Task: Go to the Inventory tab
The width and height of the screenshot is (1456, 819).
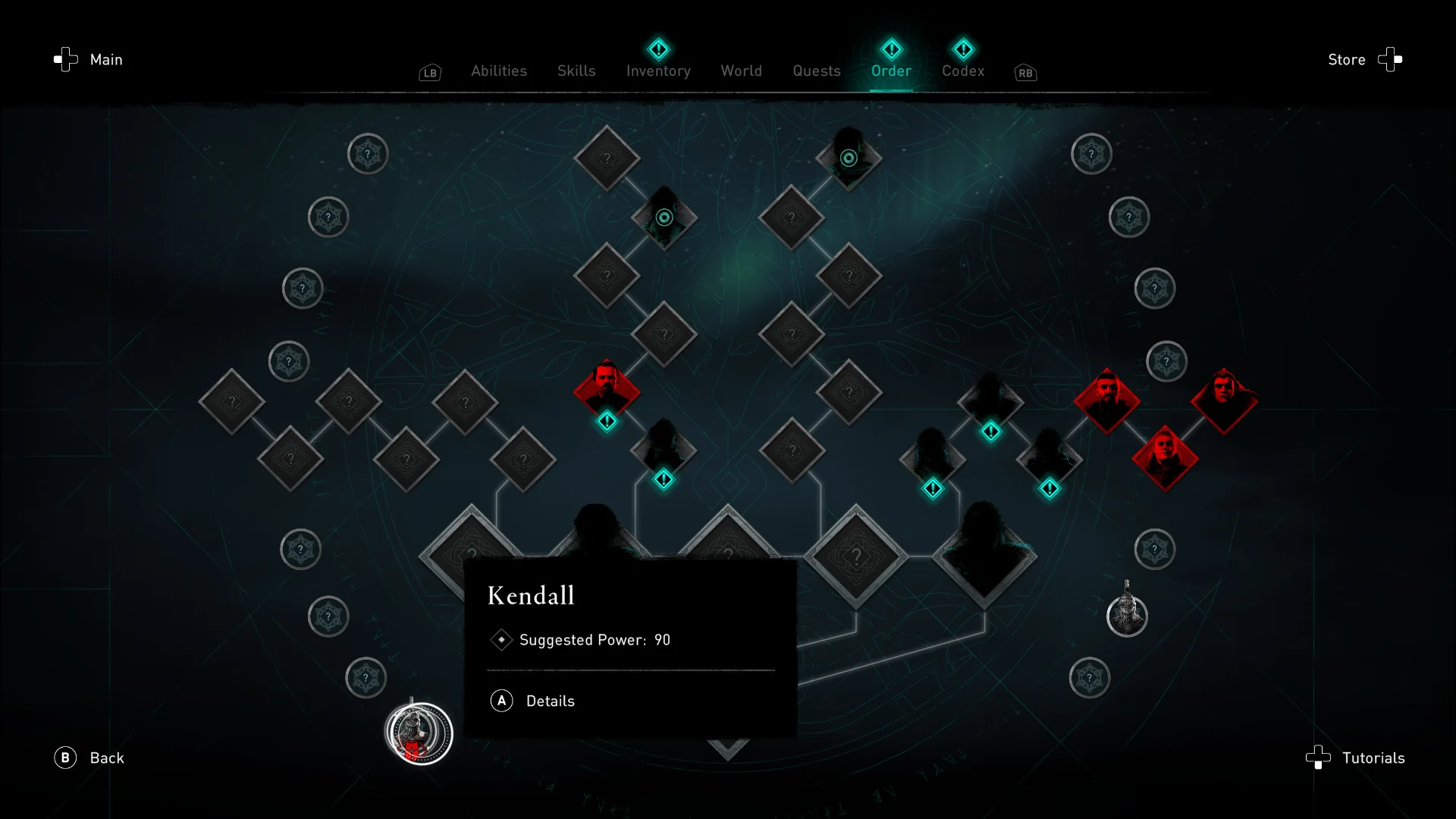Action: [658, 71]
